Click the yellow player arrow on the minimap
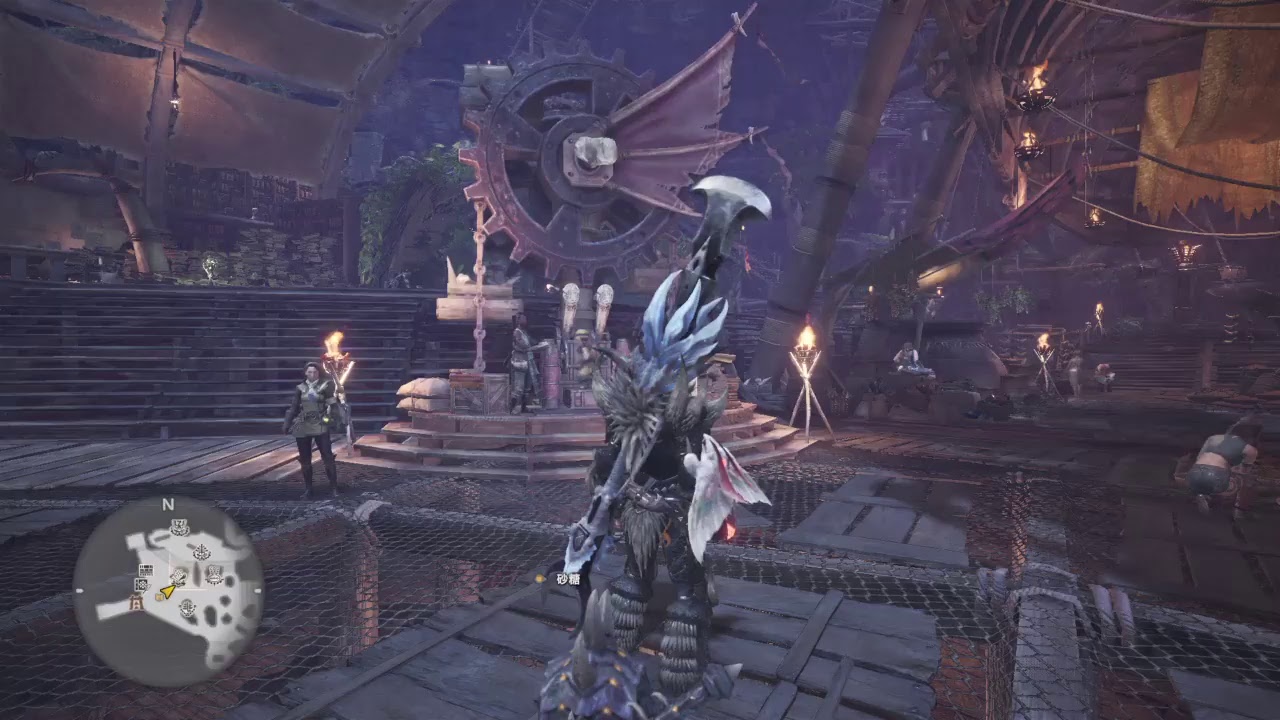Viewport: 1280px width, 720px height. click(x=168, y=592)
